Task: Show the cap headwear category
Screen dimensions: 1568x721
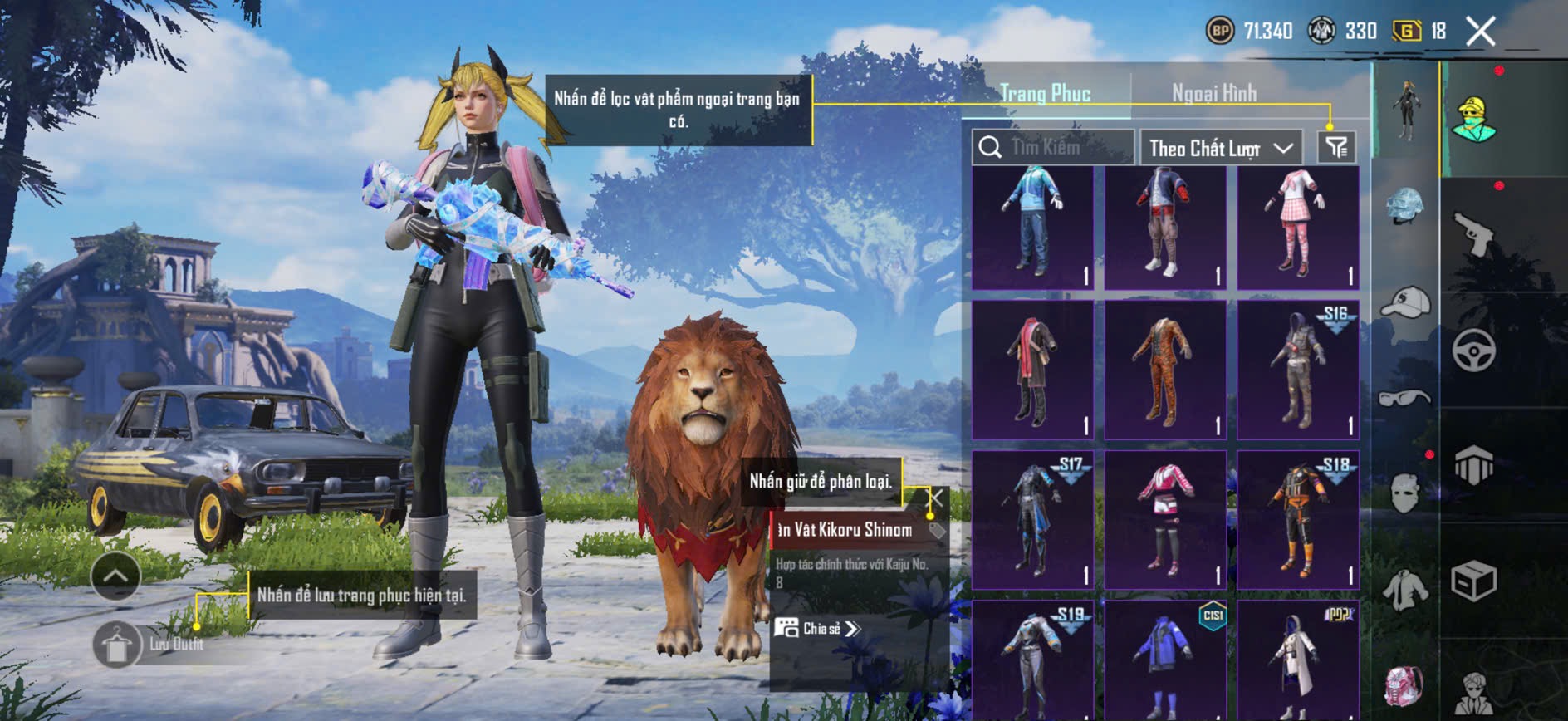Action: (1405, 302)
